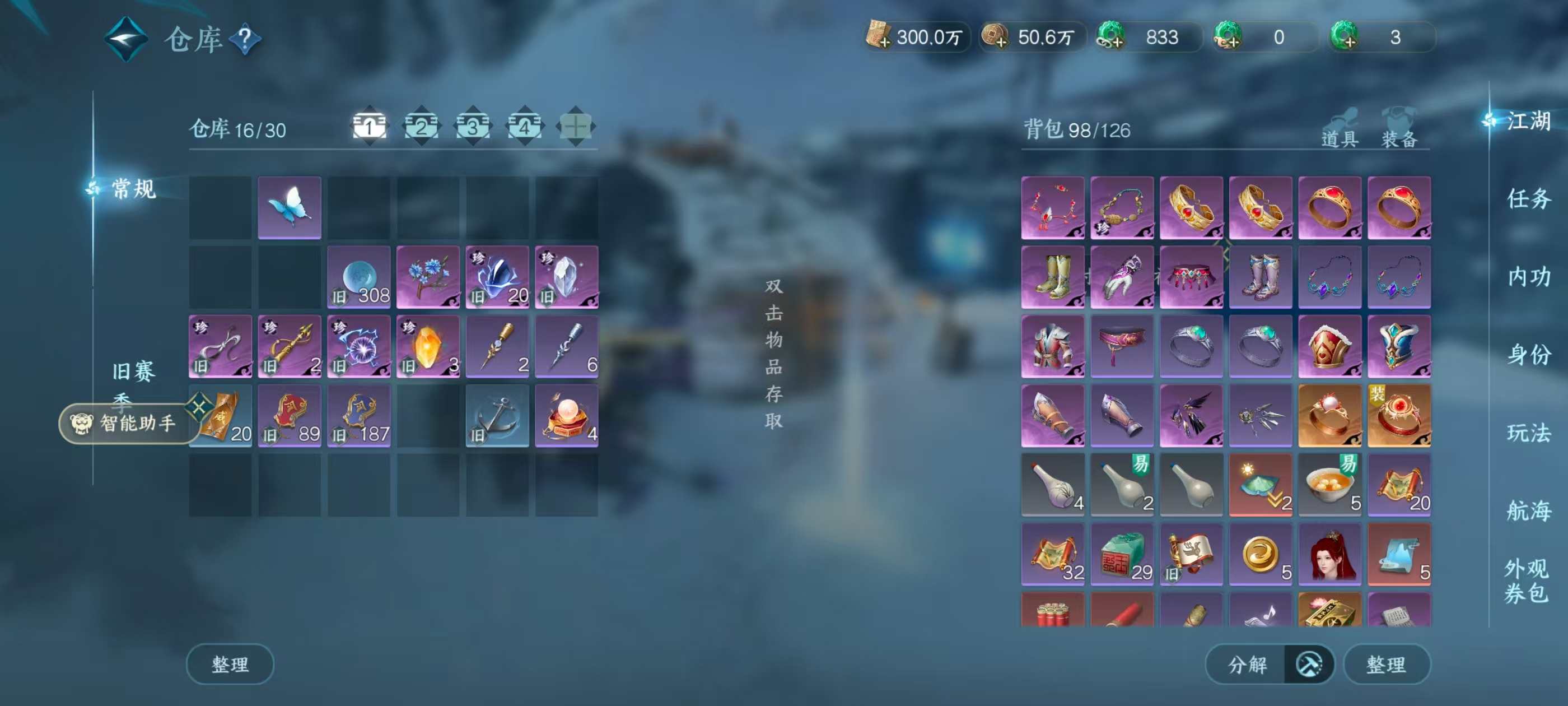Filter backpack by 道具 items
The height and width of the screenshot is (706, 1568).
1339,129
